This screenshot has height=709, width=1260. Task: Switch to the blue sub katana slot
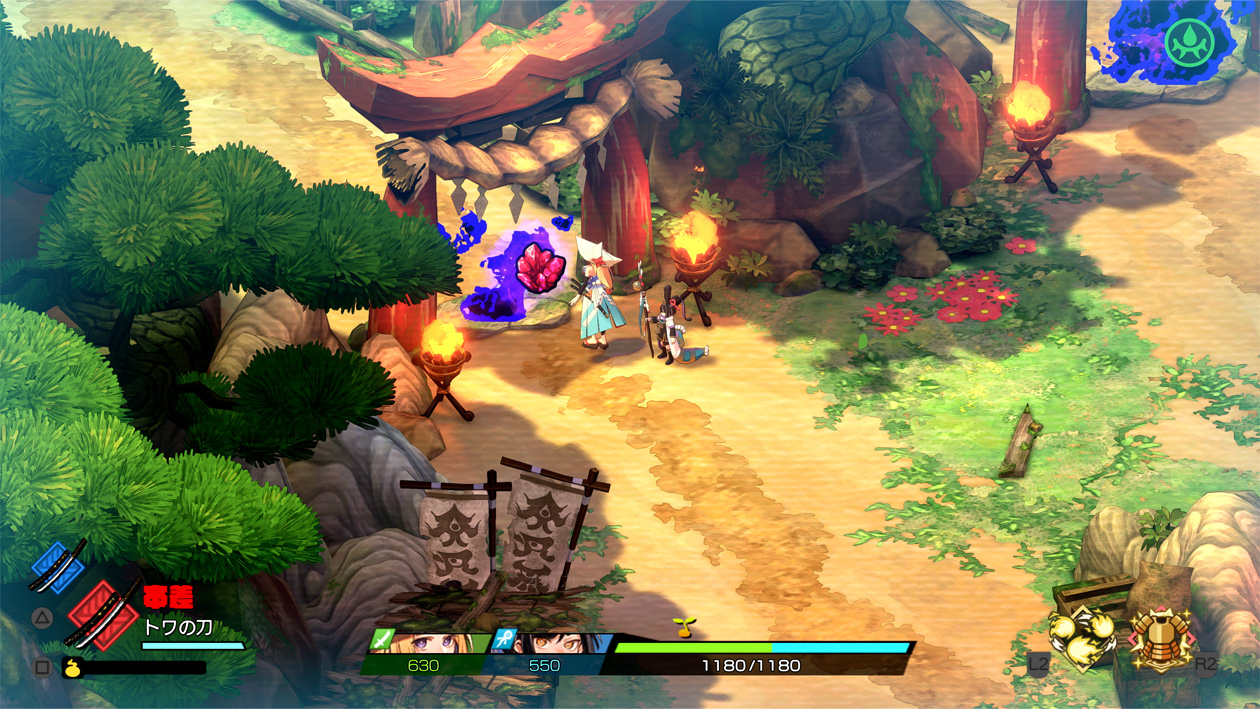(x=58, y=566)
